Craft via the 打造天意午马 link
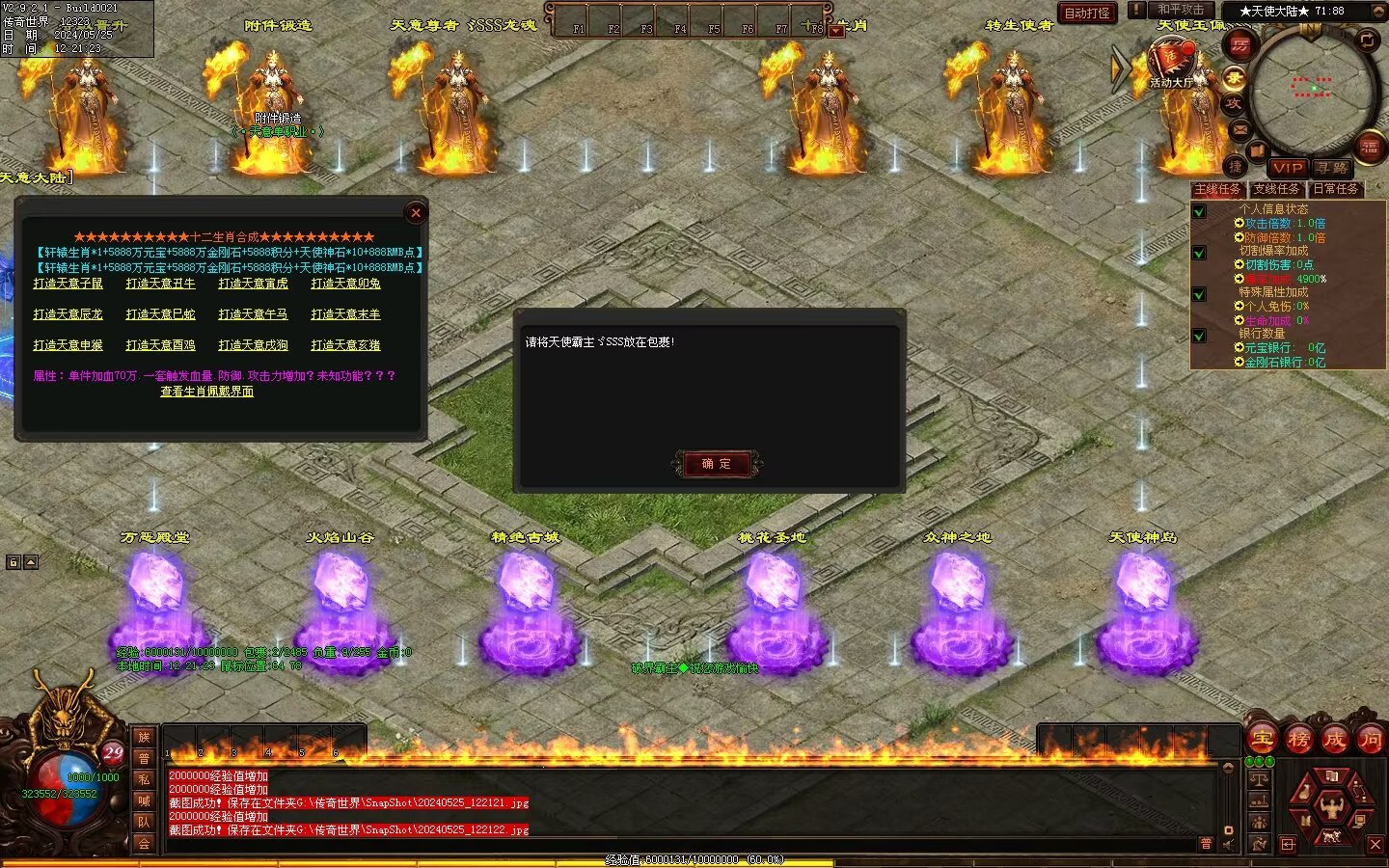Screen dimensions: 1389x868 pos(253,314)
